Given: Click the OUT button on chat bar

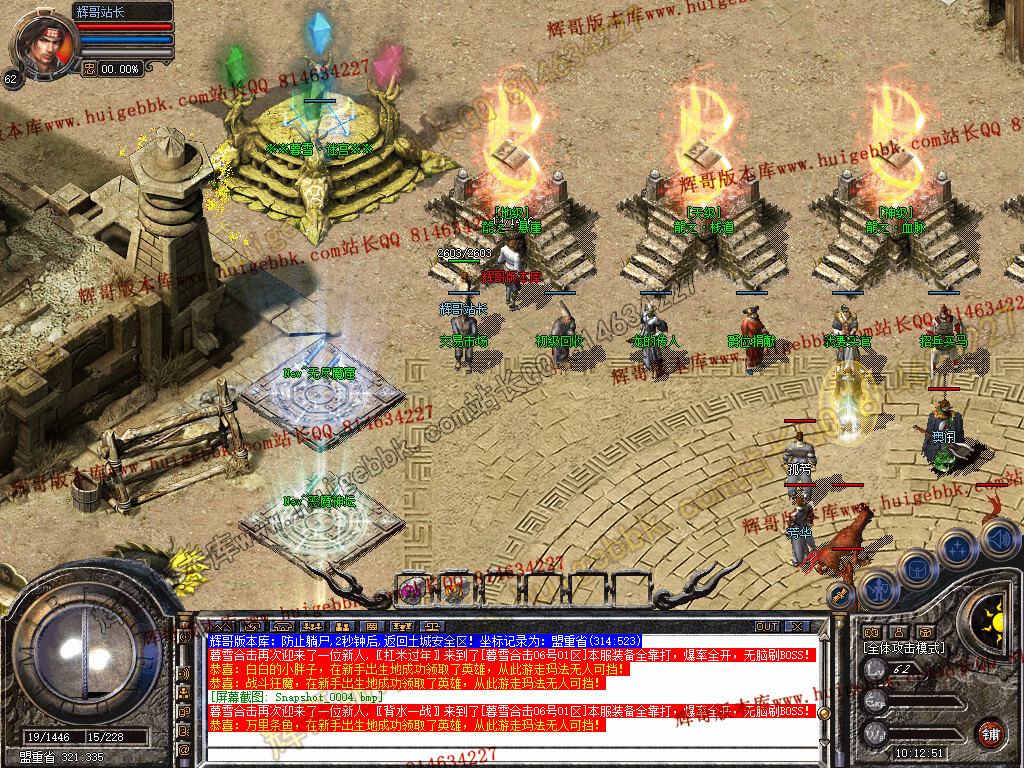Looking at the screenshot, I should pyautogui.click(x=767, y=626).
